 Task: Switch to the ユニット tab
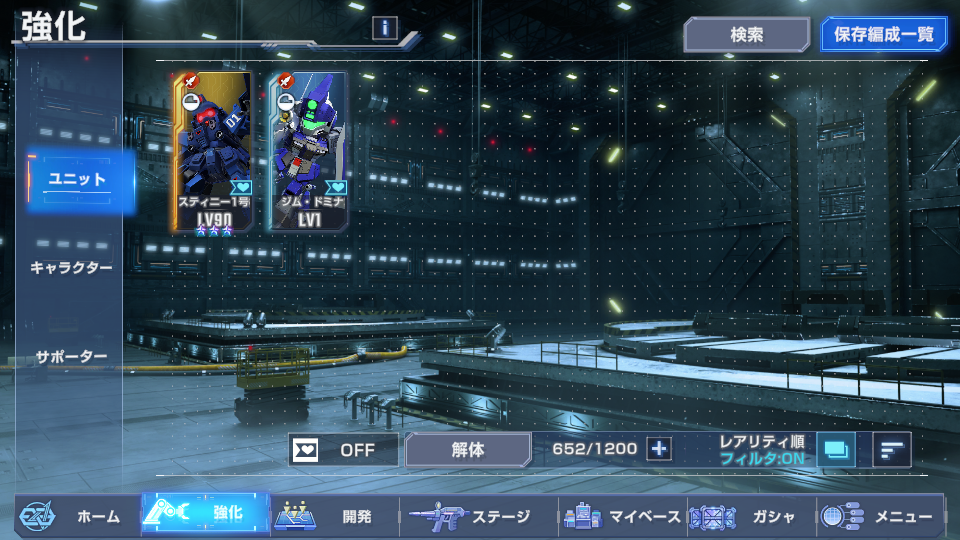coord(78,180)
